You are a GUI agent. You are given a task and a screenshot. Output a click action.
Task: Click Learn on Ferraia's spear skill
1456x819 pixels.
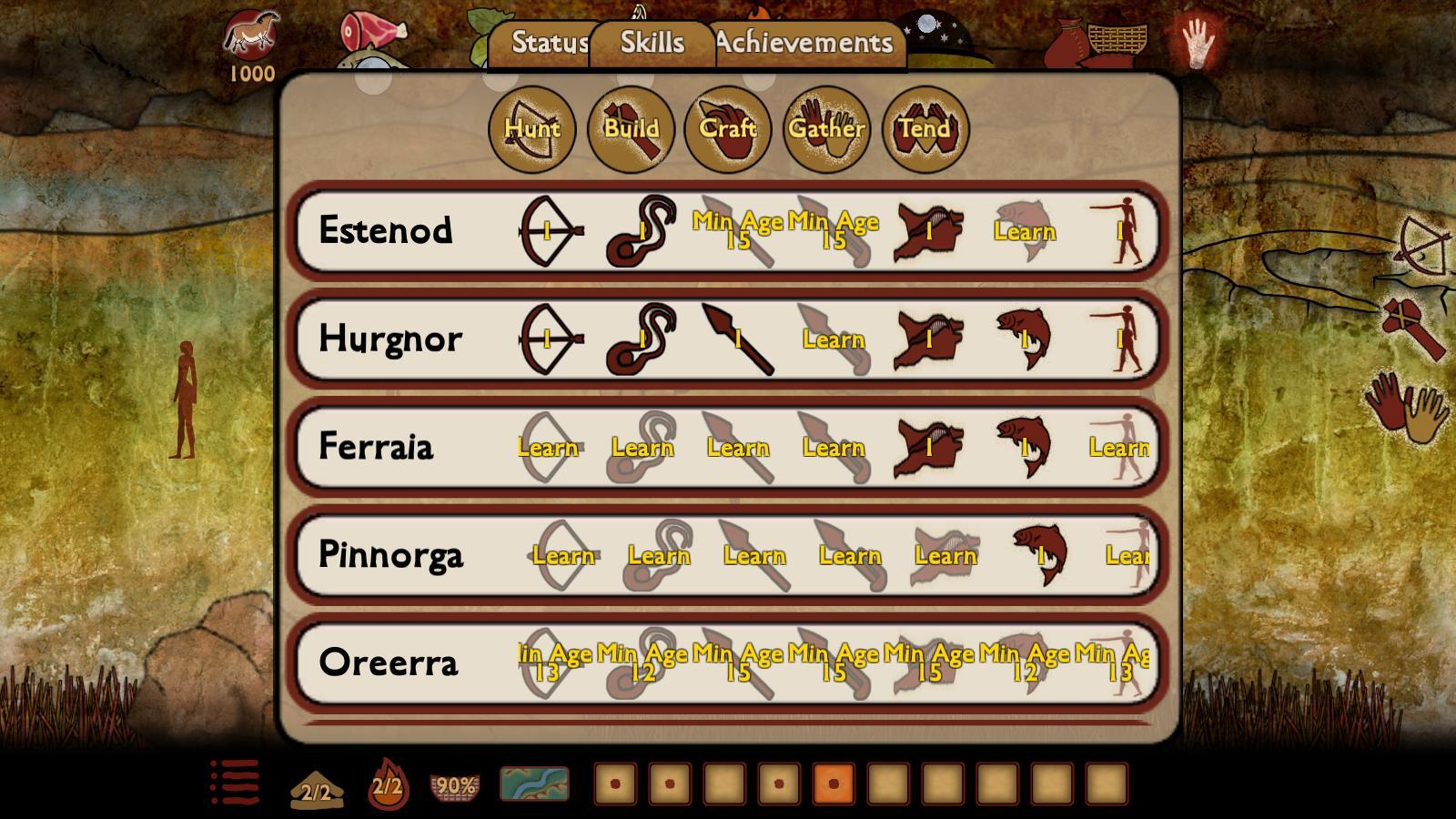(739, 448)
